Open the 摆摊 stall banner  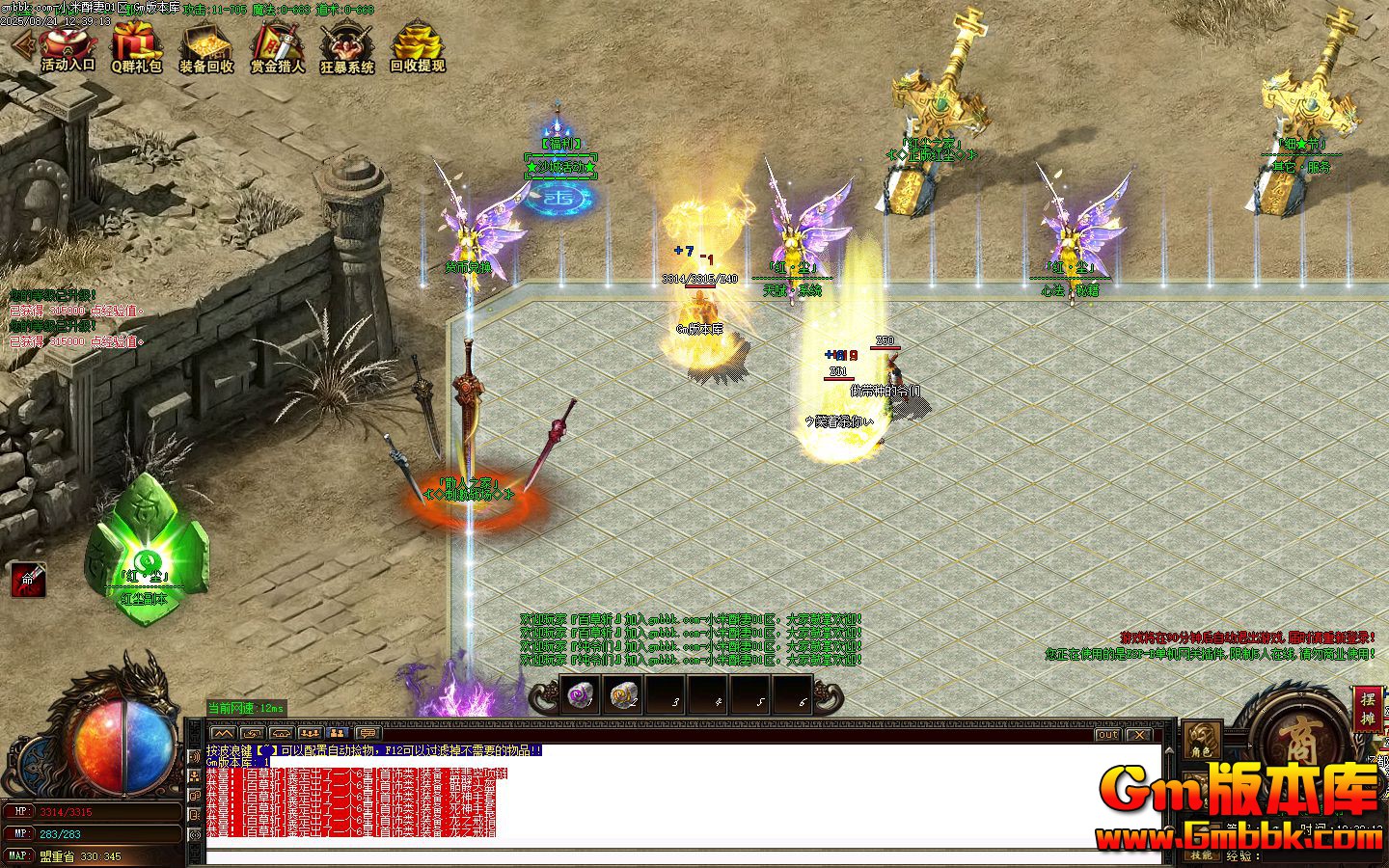[x=1368, y=708]
